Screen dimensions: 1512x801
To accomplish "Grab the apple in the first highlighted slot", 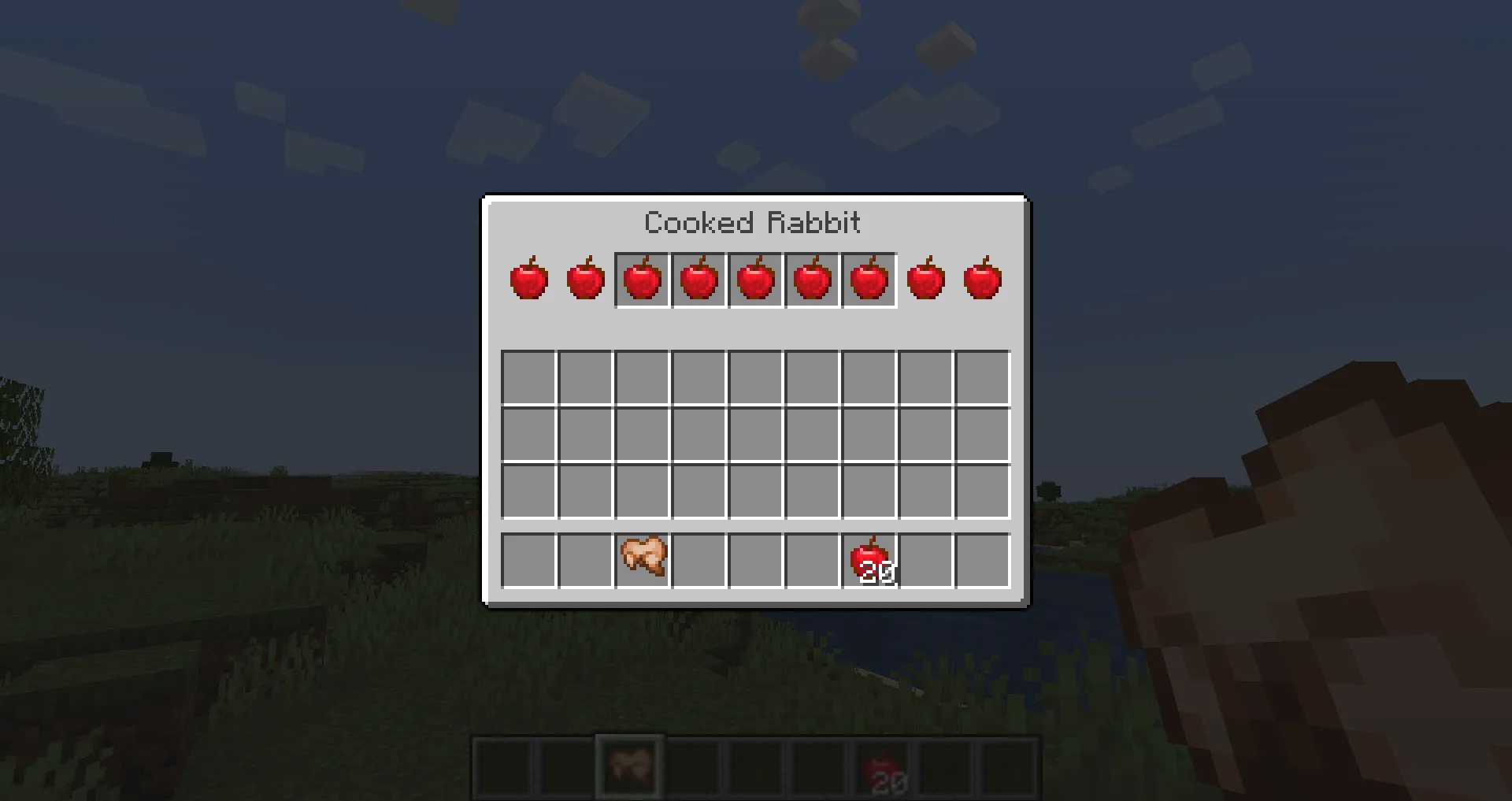I will coord(642,280).
